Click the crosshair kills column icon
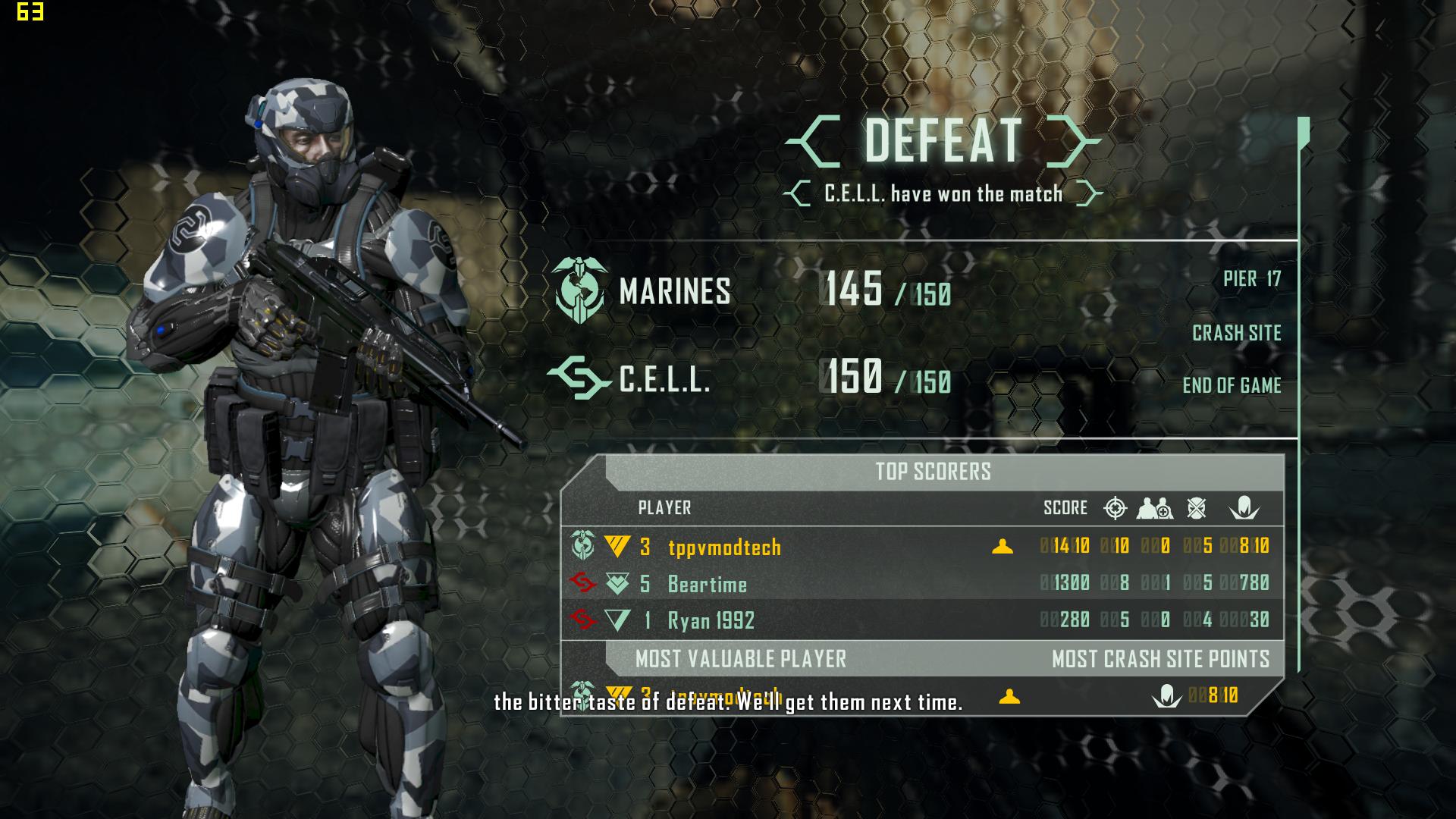Viewport: 1456px width, 819px height. click(1115, 508)
